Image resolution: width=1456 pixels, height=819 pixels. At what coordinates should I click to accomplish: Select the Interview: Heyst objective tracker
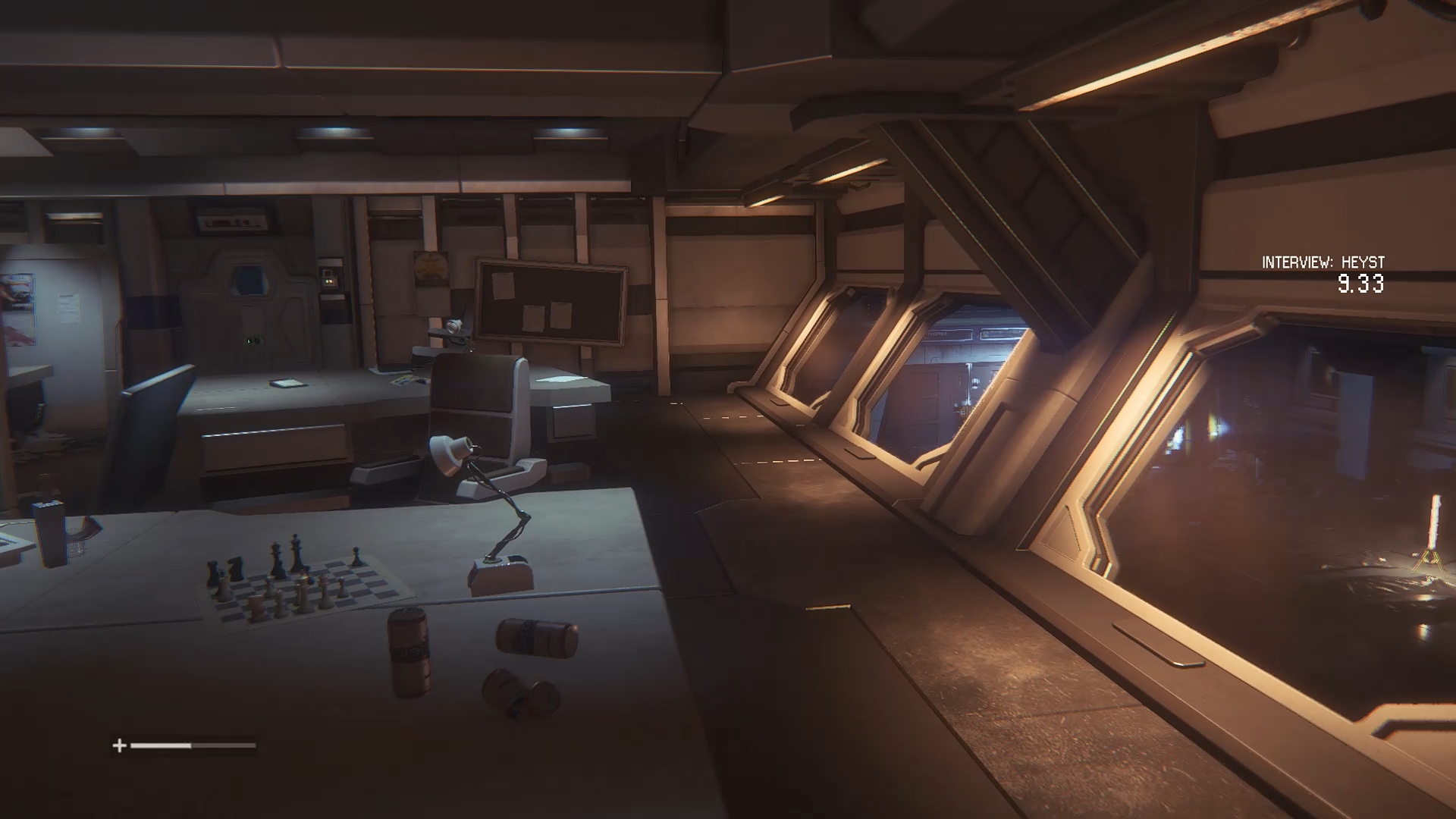1323,263
